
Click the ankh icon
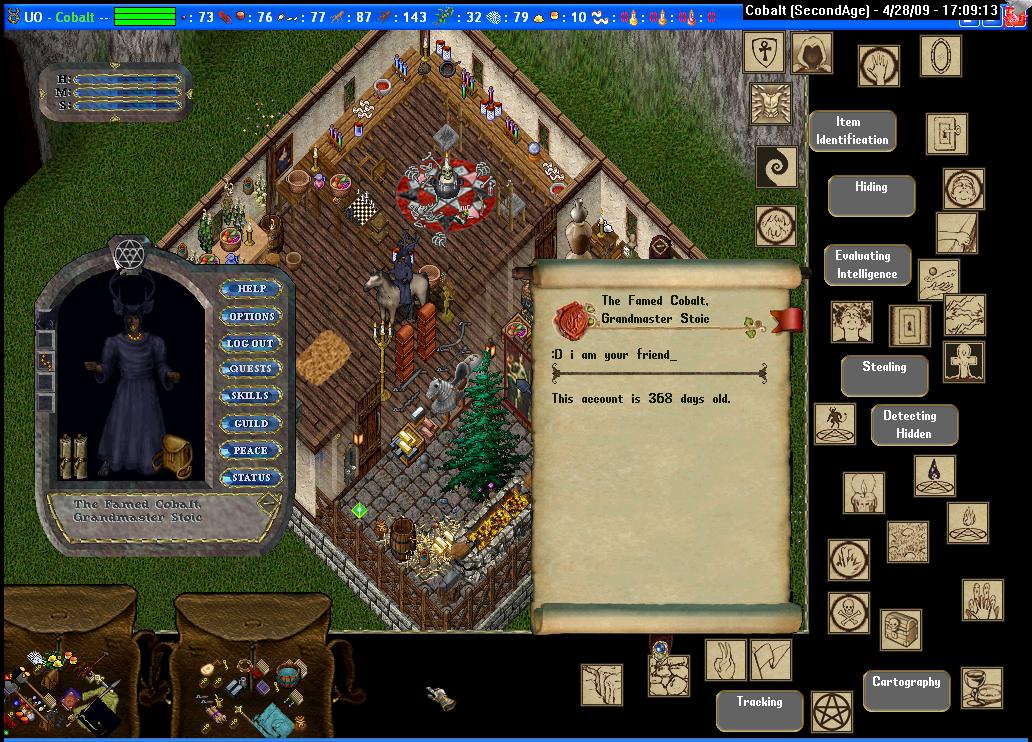click(762, 52)
